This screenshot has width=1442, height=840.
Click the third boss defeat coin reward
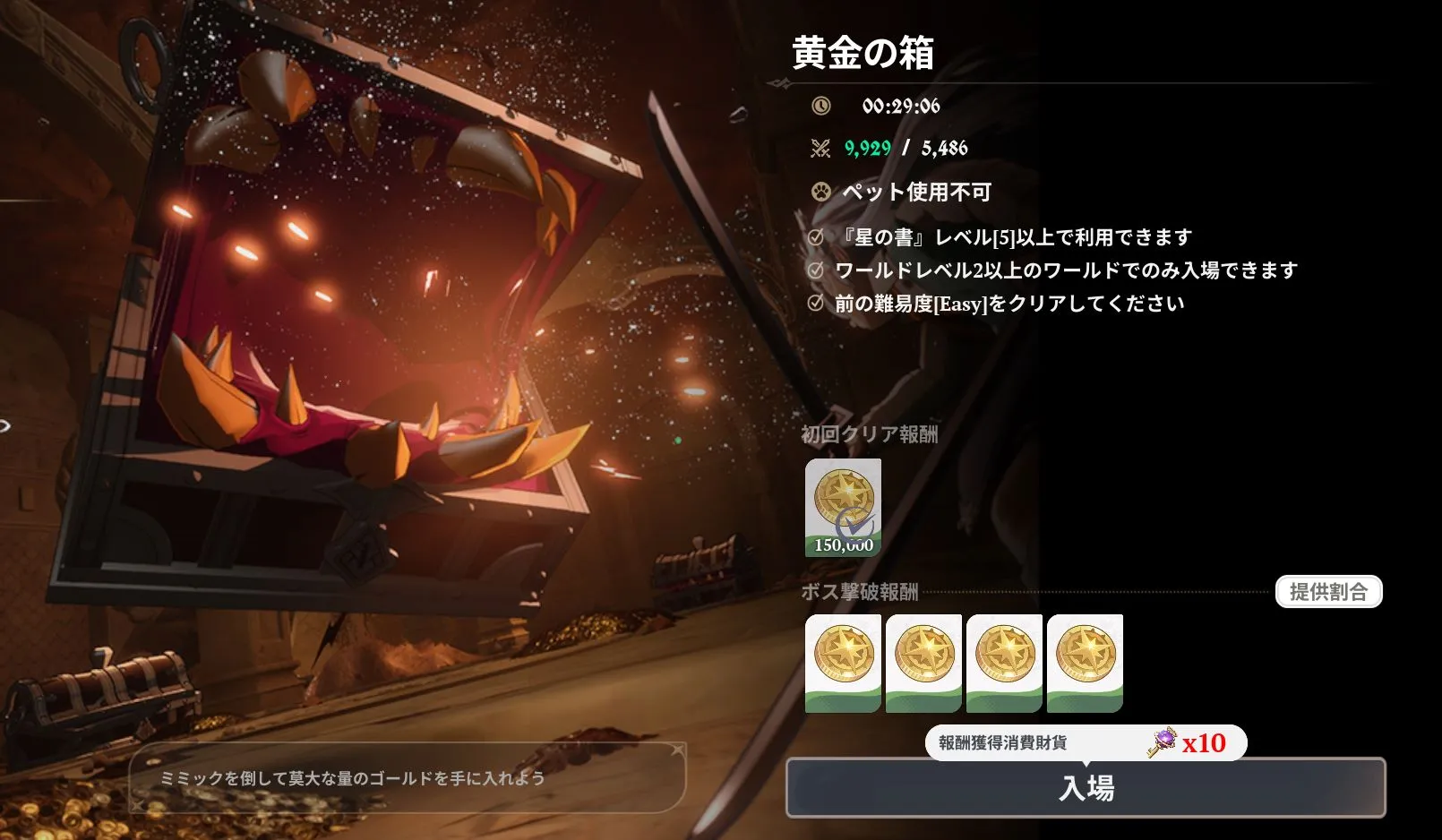(1005, 663)
